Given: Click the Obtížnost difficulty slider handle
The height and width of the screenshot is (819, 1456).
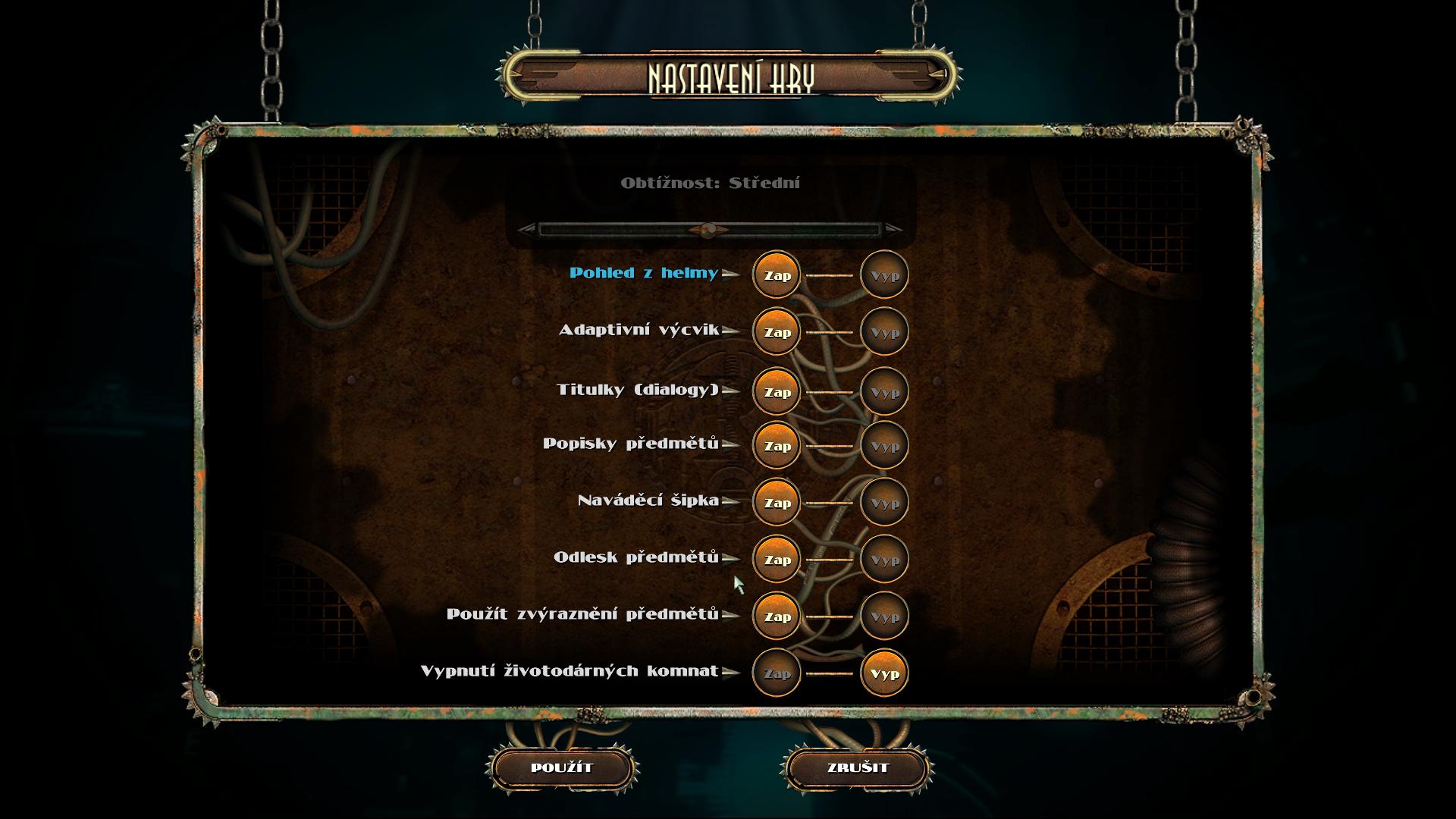Looking at the screenshot, I should pos(708,229).
